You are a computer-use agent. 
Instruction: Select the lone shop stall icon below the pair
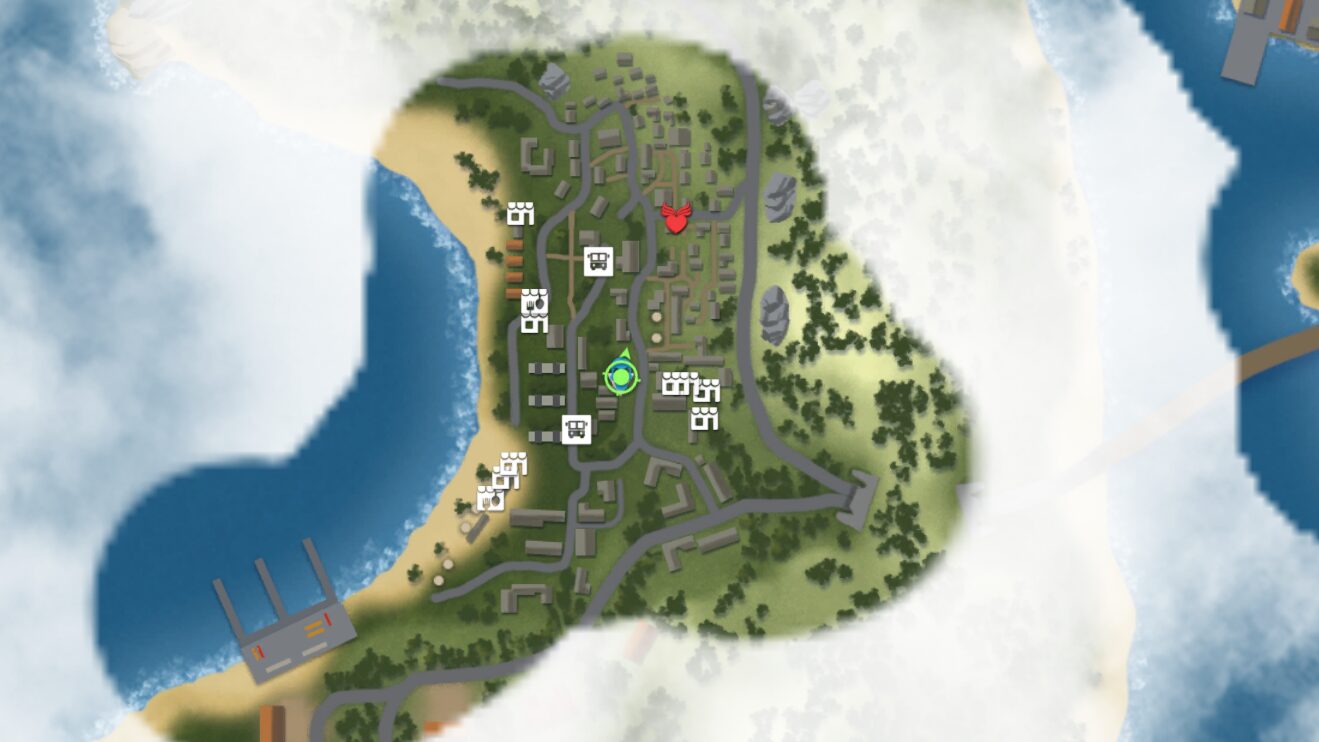706,418
